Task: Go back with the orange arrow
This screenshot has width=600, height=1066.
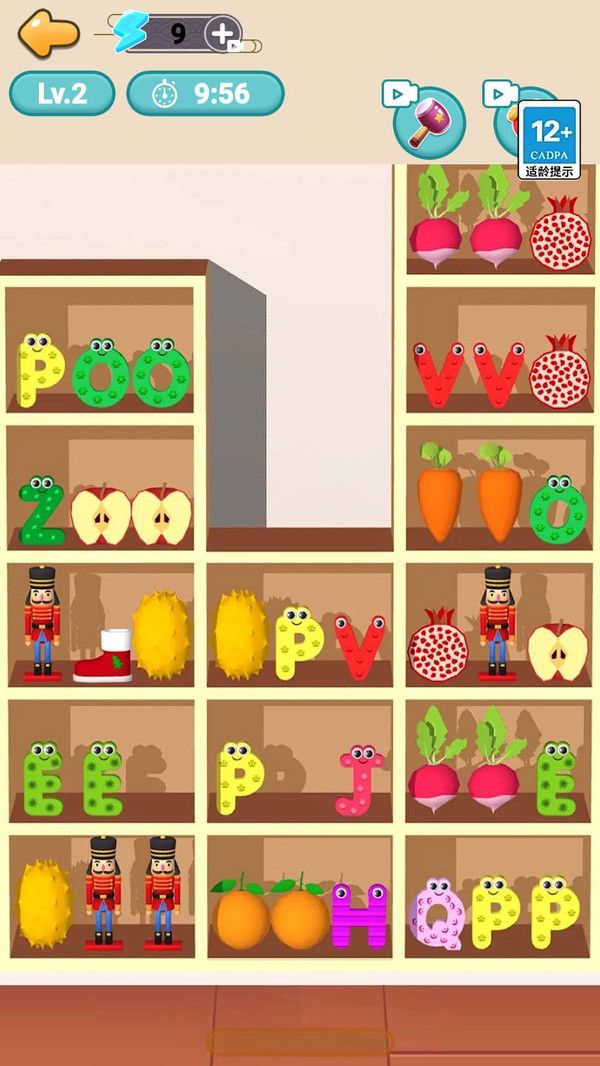Action: [48, 33]
